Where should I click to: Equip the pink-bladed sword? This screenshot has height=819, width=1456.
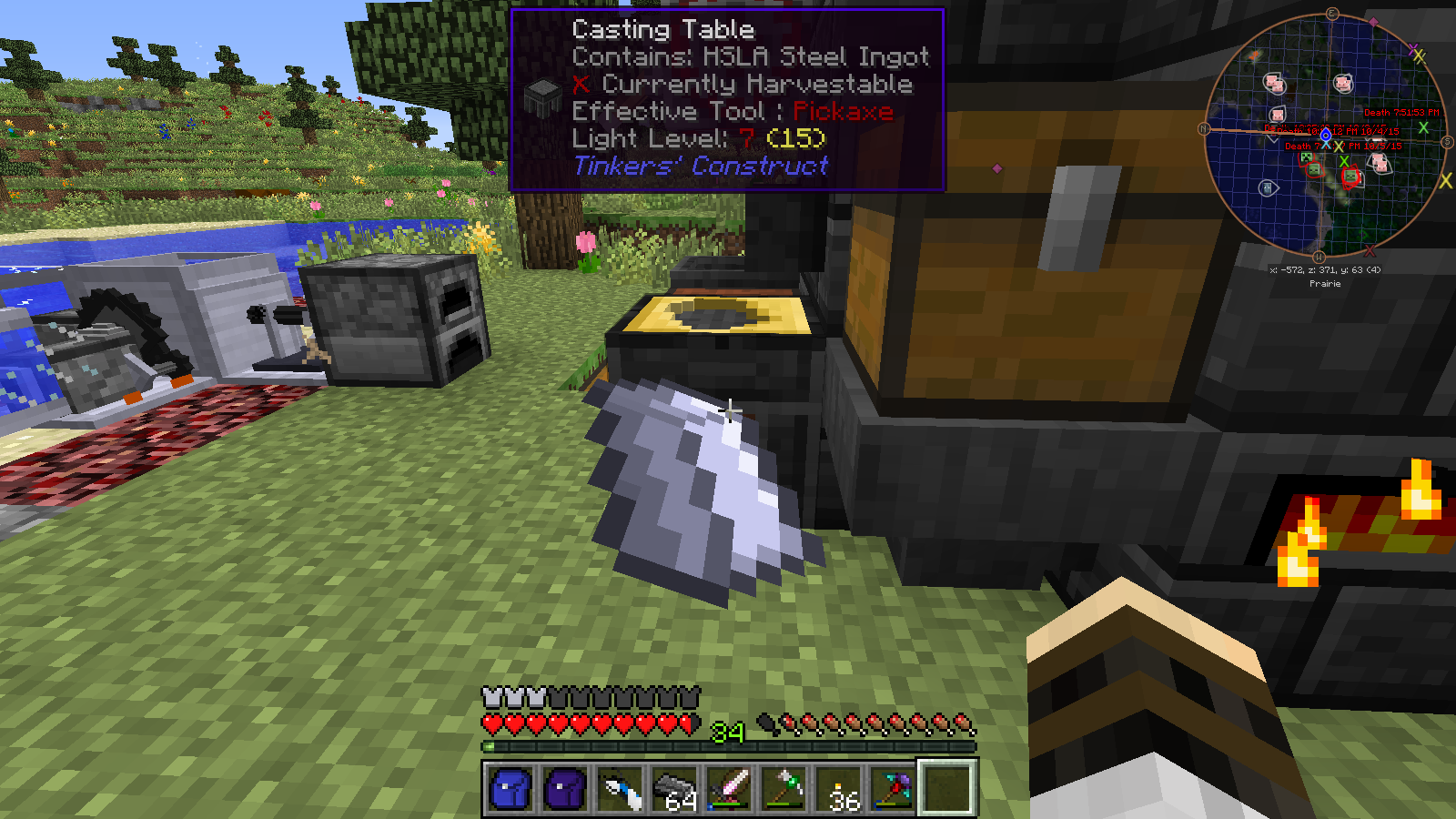pos(730,788)
